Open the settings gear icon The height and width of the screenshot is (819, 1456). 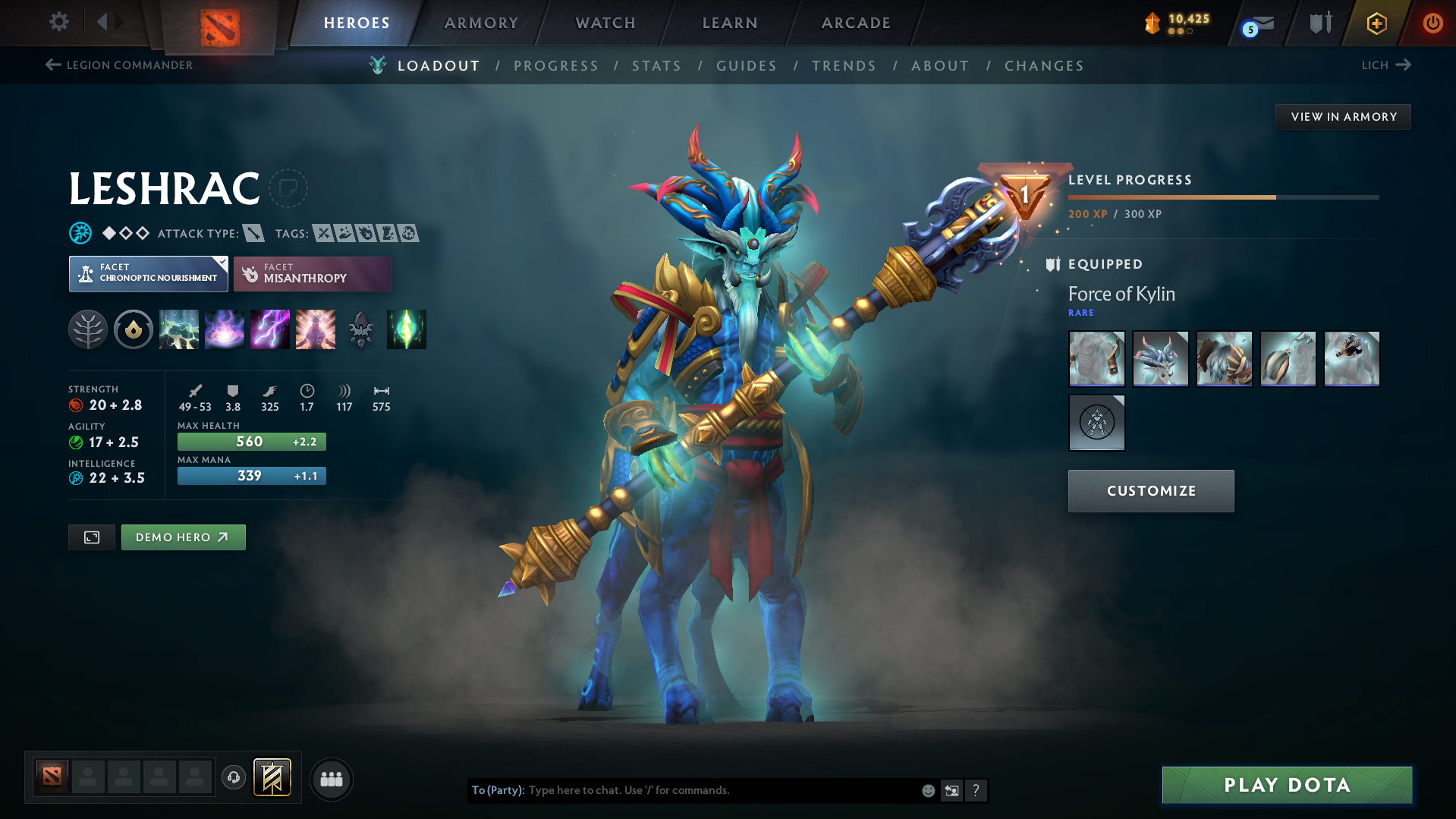[x=58, y=23]
